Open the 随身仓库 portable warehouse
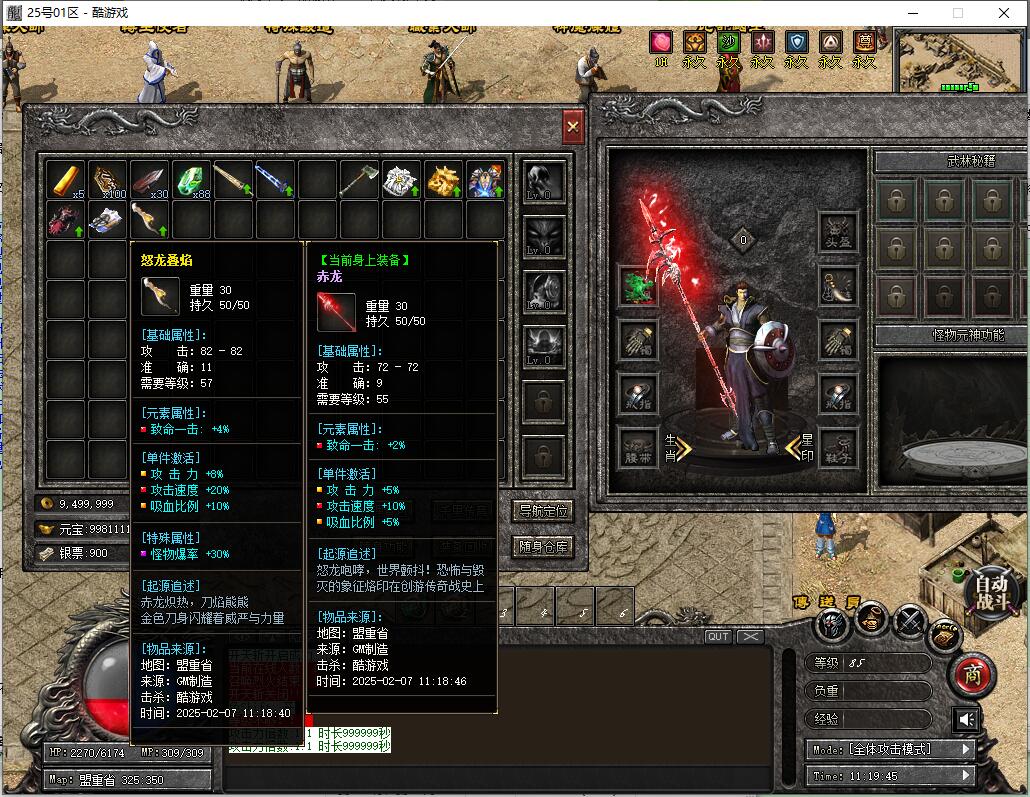This screenshot has width=1030, height=797. pos(544,547)
